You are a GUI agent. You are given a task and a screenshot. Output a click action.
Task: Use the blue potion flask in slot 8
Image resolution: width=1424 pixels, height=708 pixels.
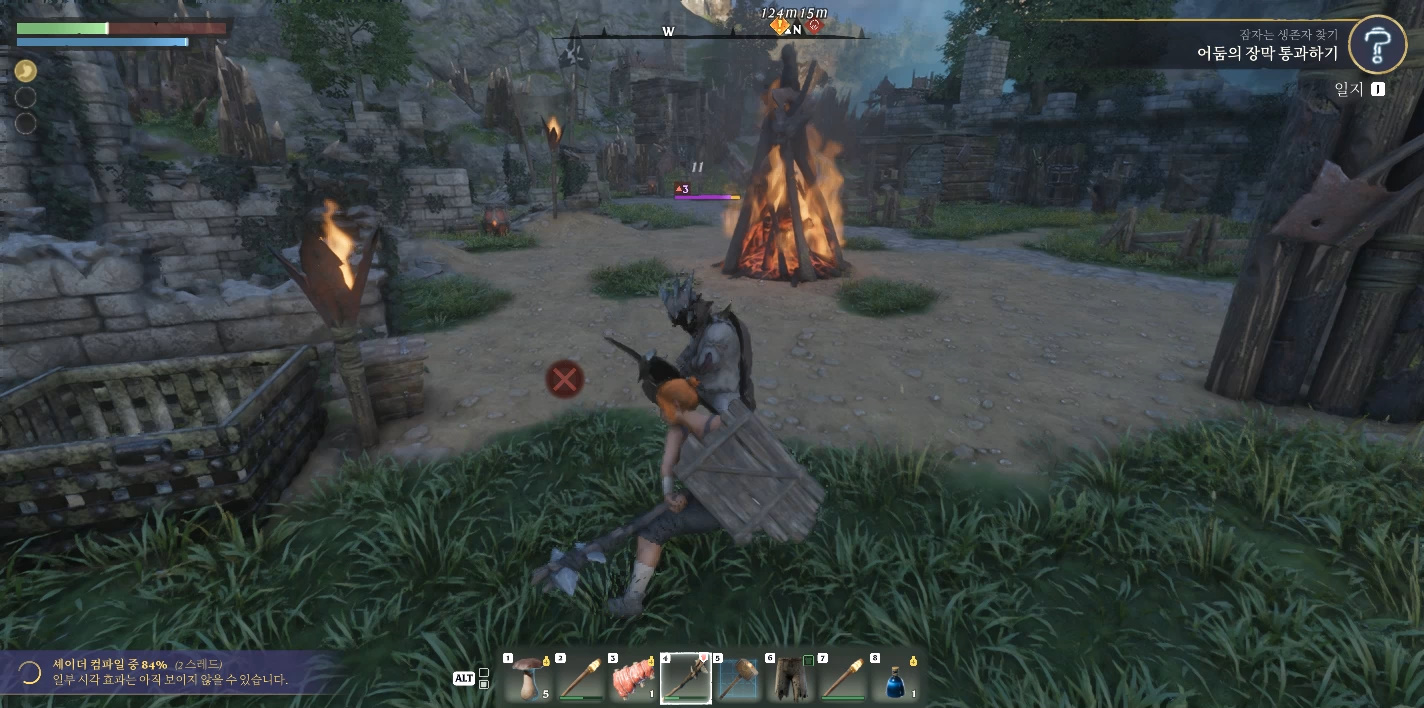pyautogui.click(x=895, y=679)
